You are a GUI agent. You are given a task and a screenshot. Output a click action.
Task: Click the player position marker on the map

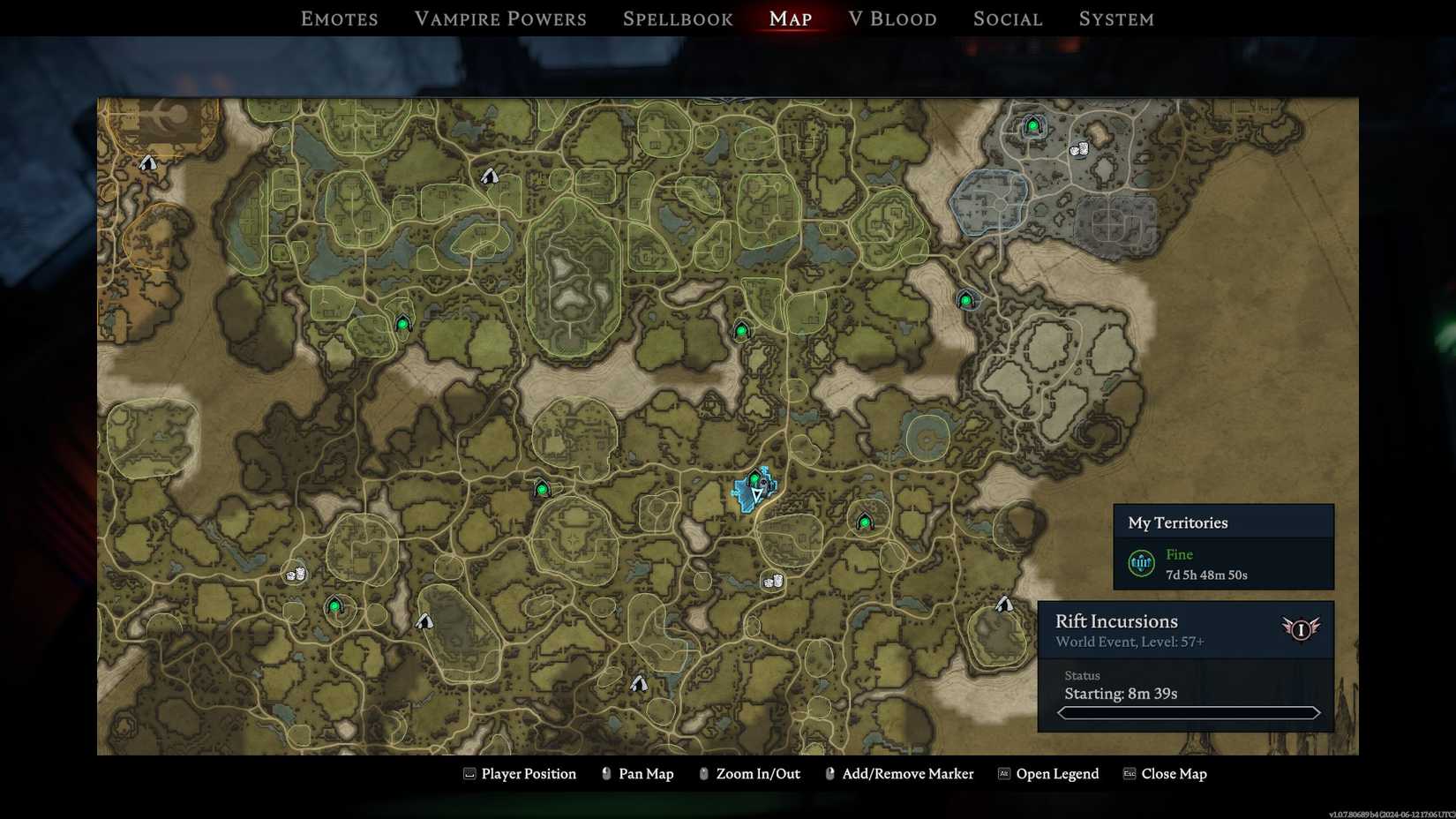click(755, 496)
